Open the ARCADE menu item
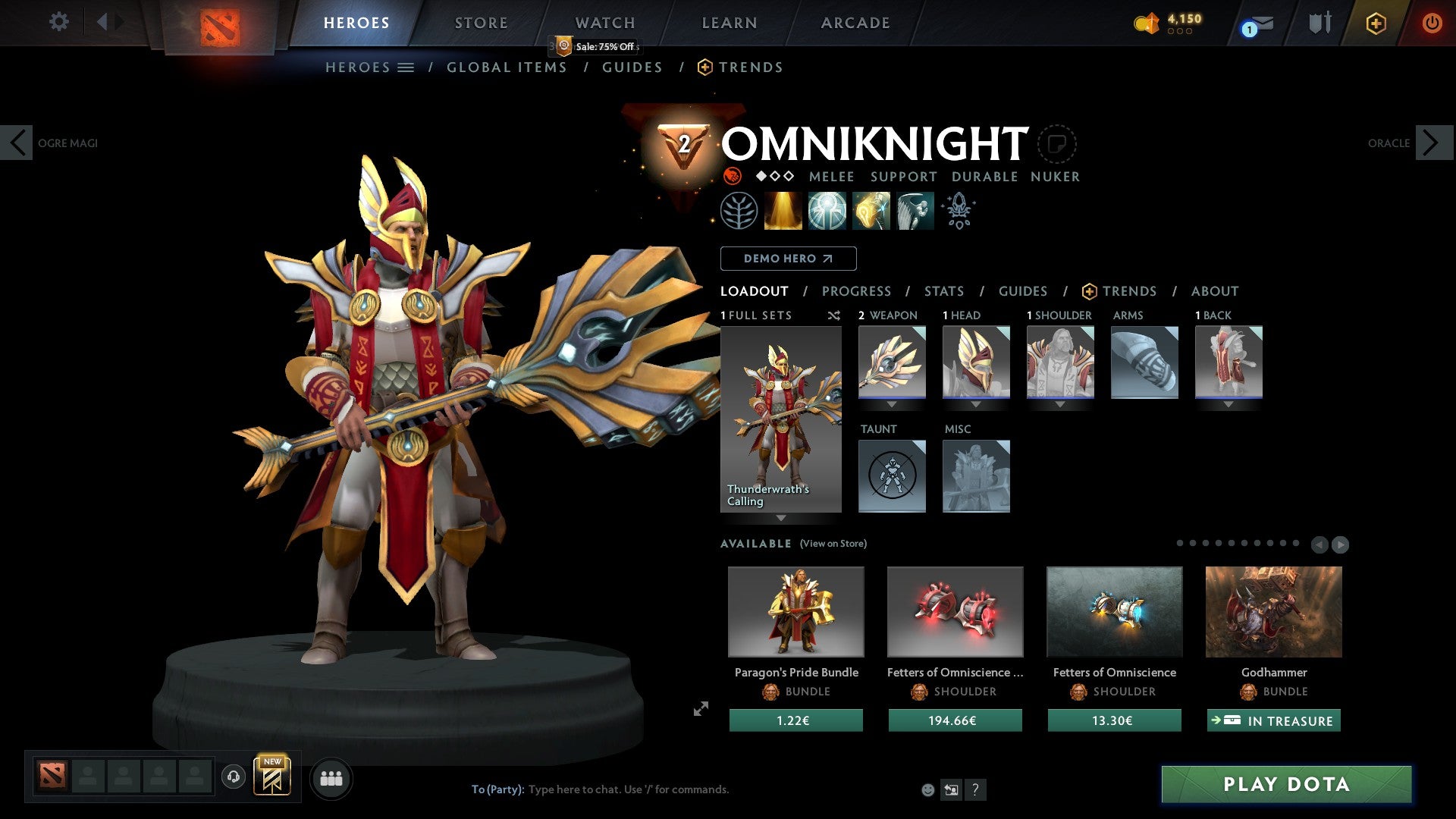The image size is (1456, 819). coord(855,23)
